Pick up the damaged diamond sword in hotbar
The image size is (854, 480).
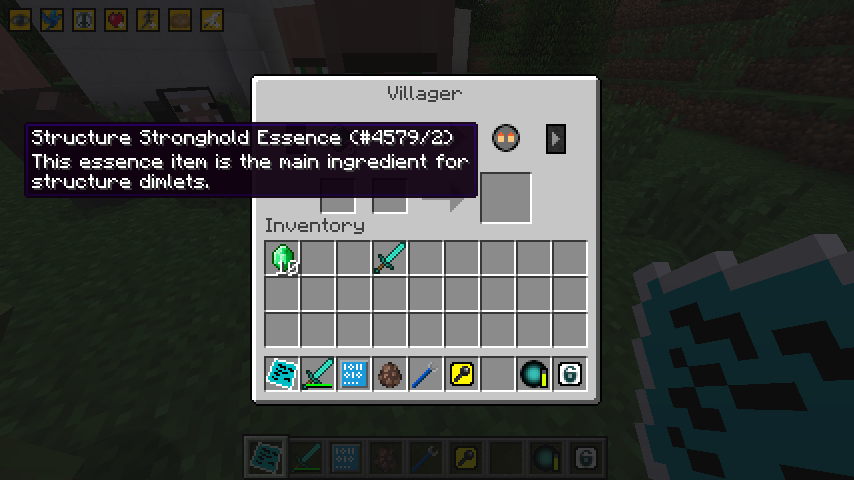click(318, 375)
